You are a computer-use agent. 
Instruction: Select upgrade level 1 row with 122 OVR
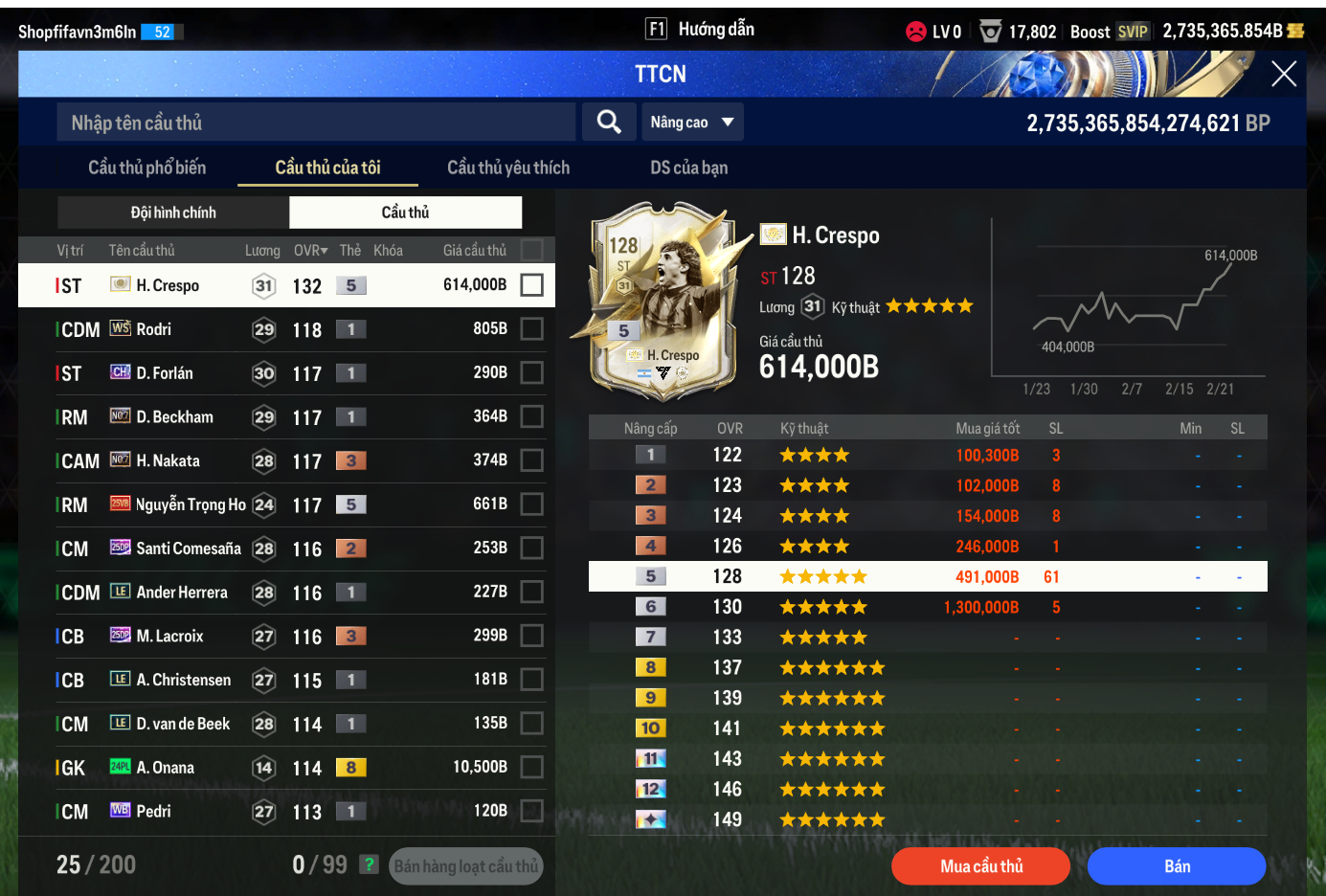927,455
